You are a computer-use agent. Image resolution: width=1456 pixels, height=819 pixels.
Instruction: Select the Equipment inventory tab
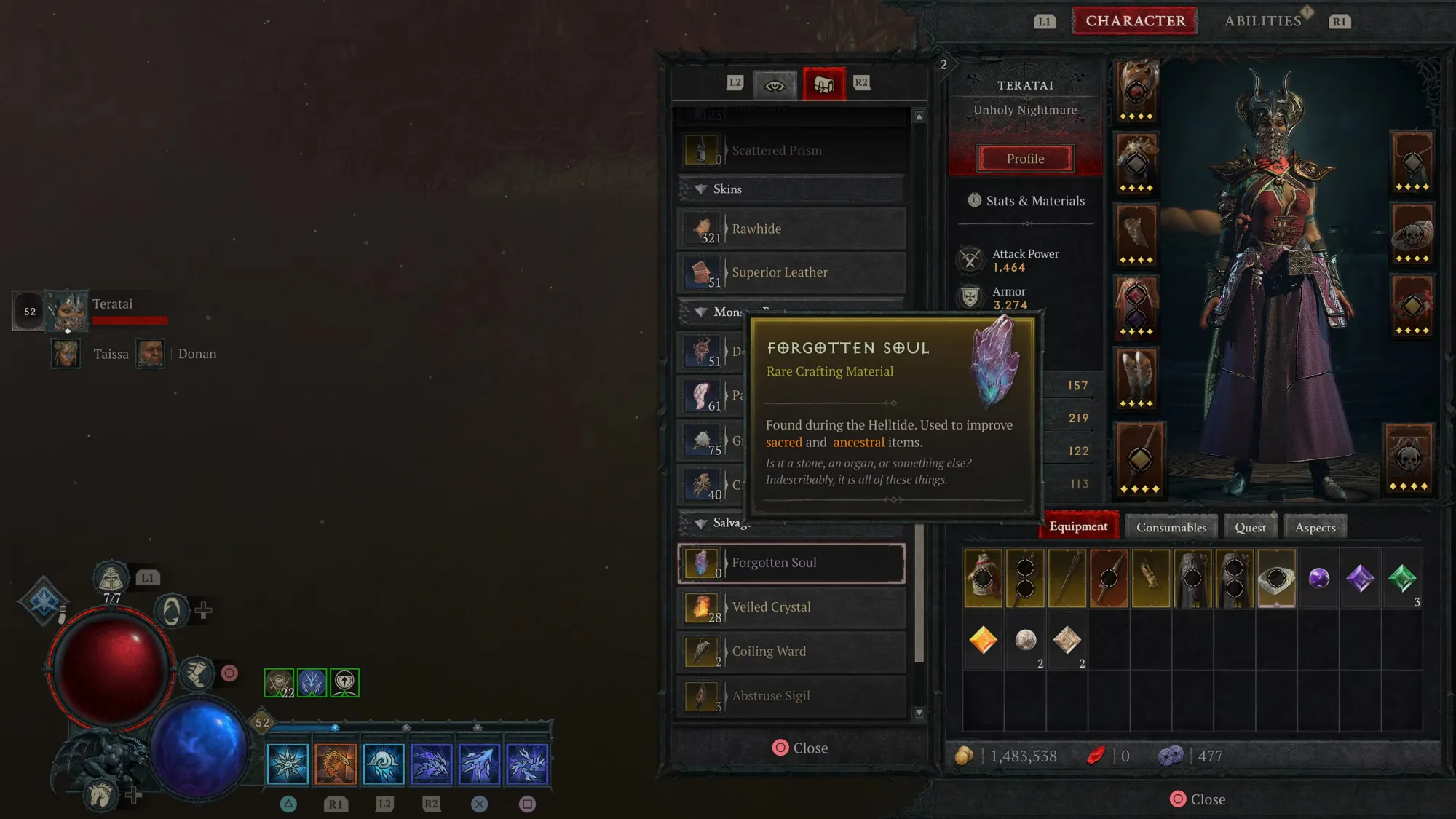click(x=1078, y=526)
